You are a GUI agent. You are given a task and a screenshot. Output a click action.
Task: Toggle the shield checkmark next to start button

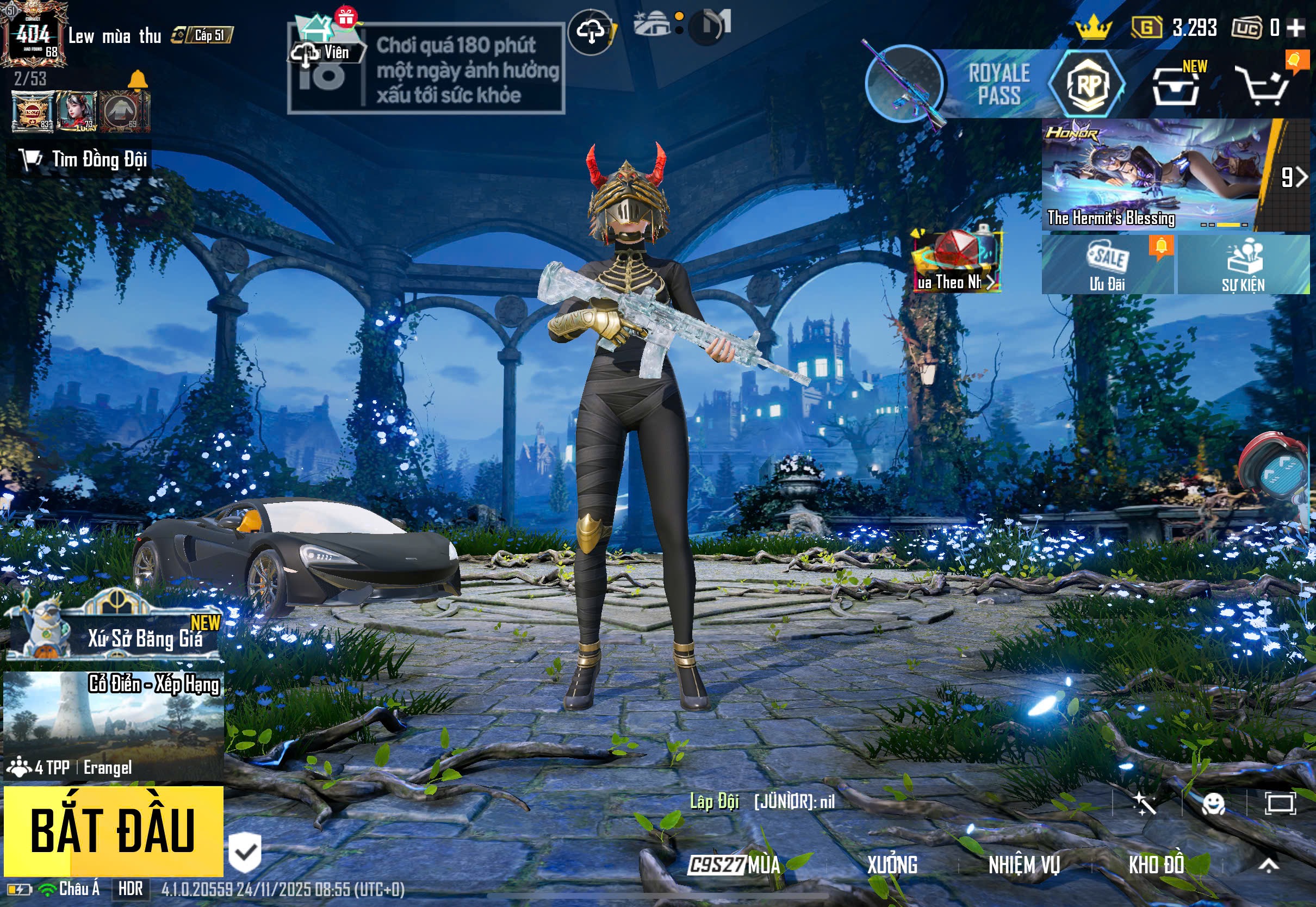coord(245,853)
